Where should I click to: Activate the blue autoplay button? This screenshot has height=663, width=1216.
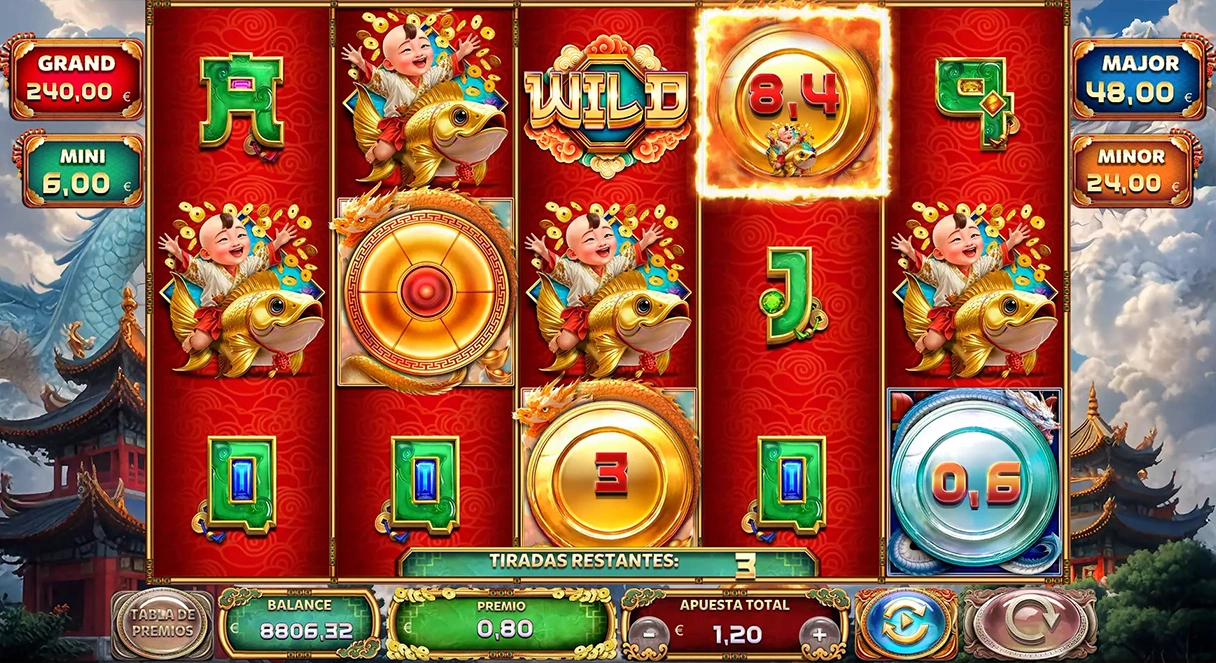pos(906,624)
